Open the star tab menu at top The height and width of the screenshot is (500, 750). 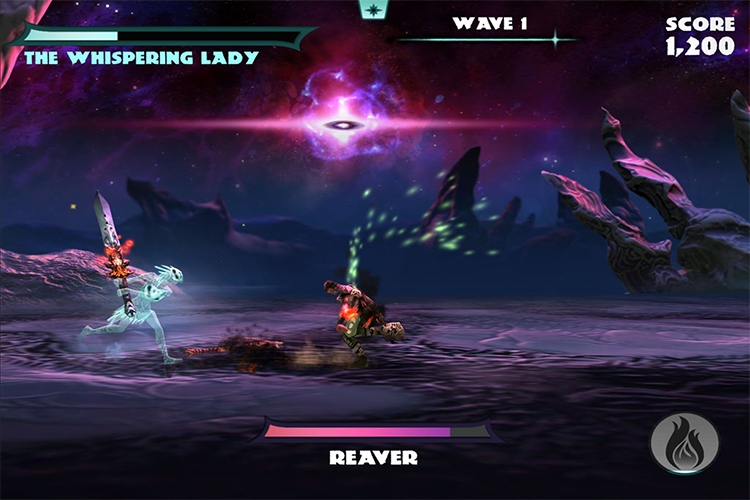(374, 9)
